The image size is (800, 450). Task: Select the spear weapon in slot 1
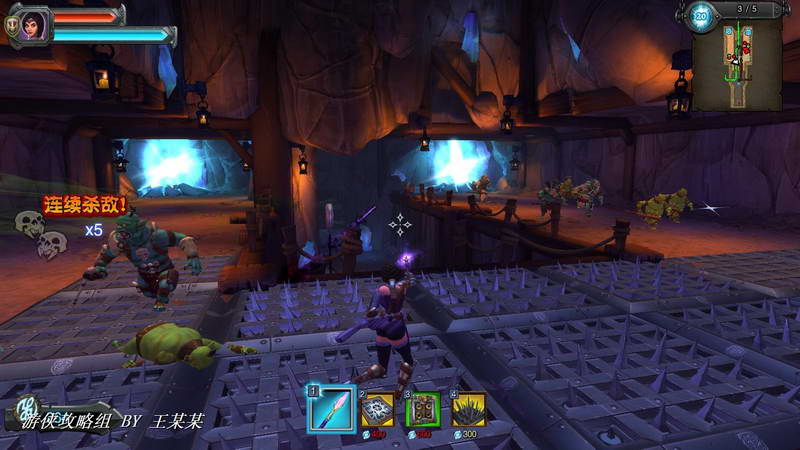coord(331,409)
